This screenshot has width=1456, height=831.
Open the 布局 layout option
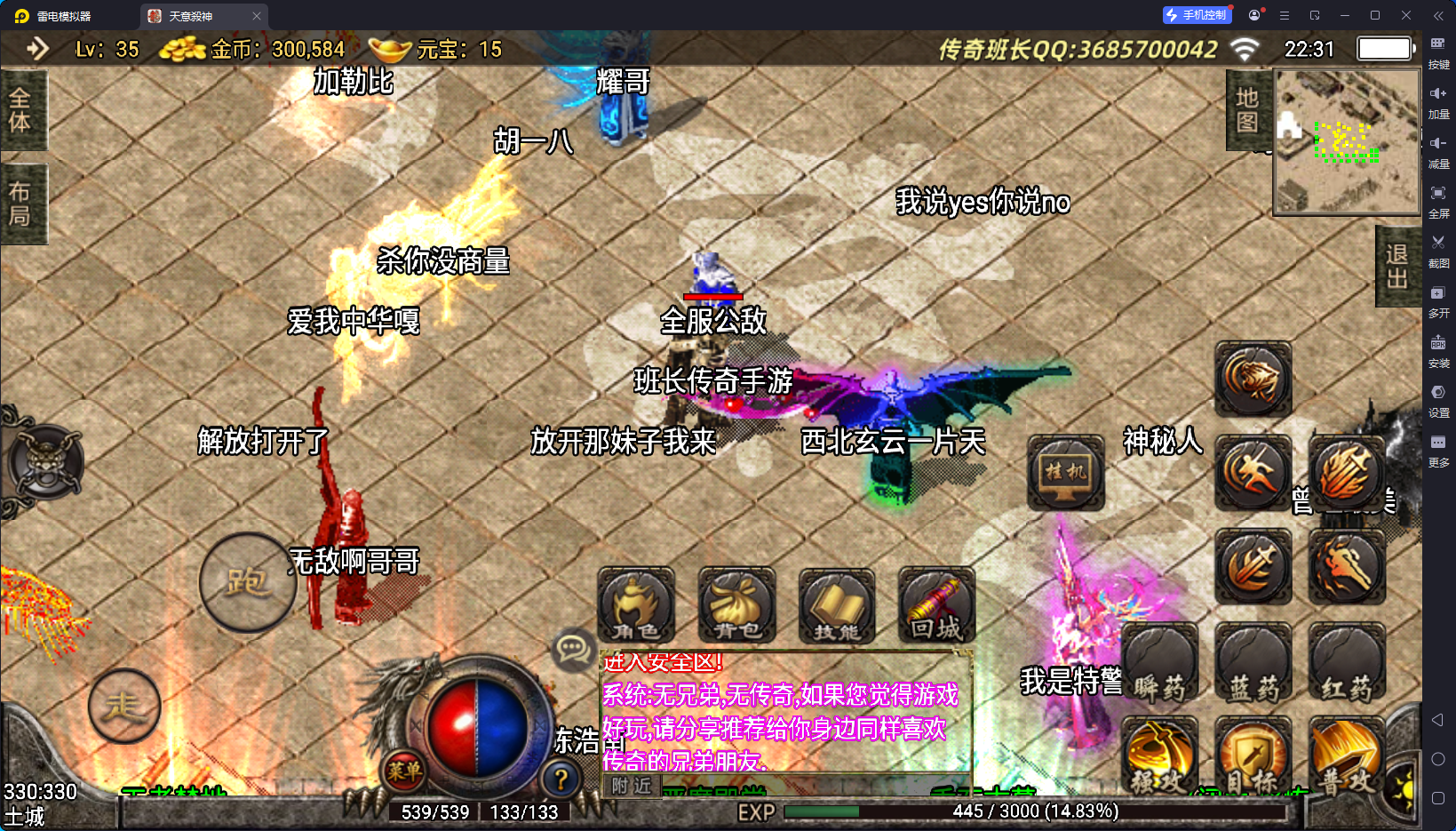(x=21, y=204)
